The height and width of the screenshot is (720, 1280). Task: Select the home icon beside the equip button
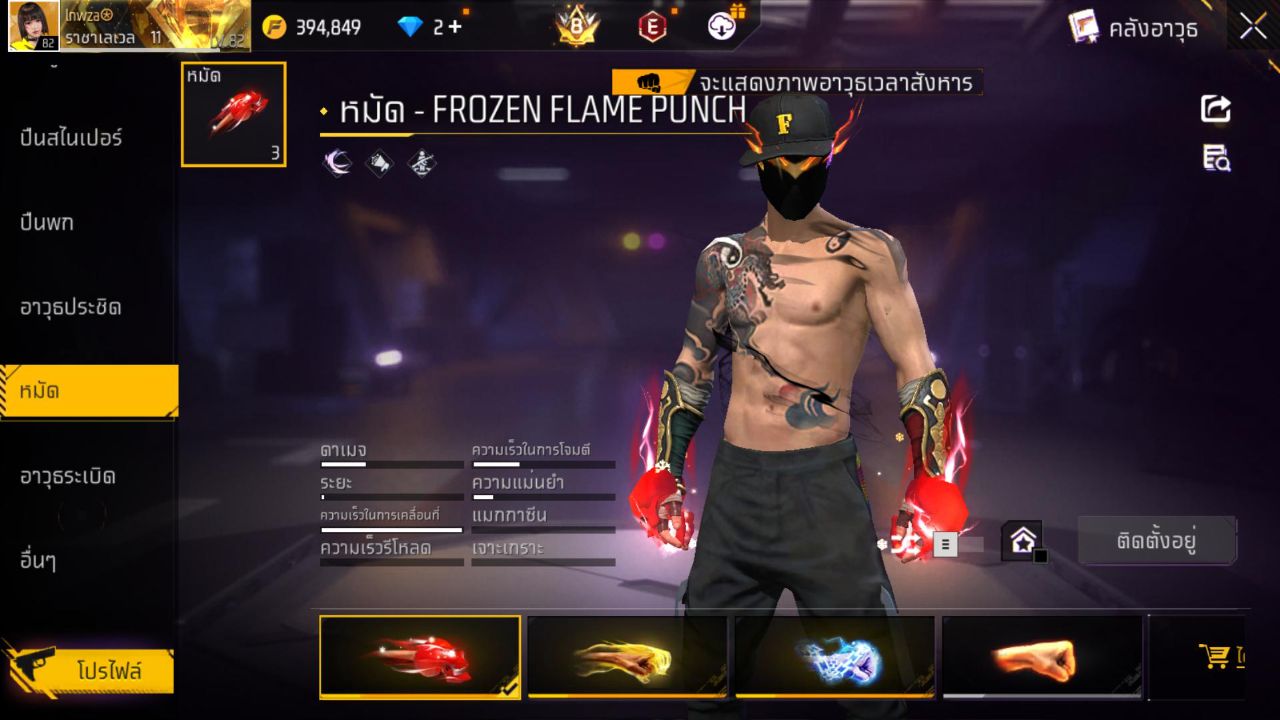tap(1022, 540)
